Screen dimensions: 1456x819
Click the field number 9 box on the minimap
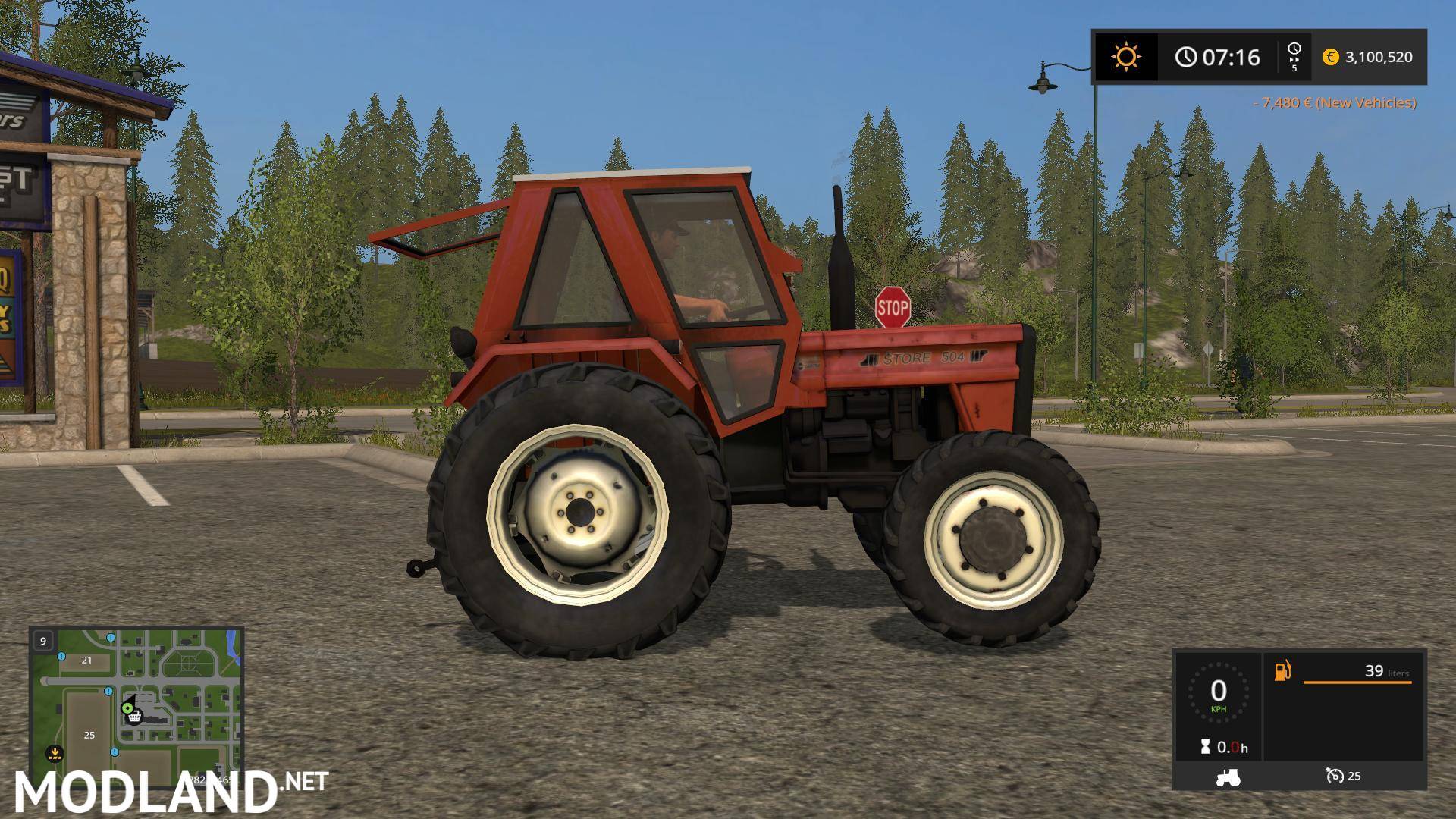(x=42, y=641)
